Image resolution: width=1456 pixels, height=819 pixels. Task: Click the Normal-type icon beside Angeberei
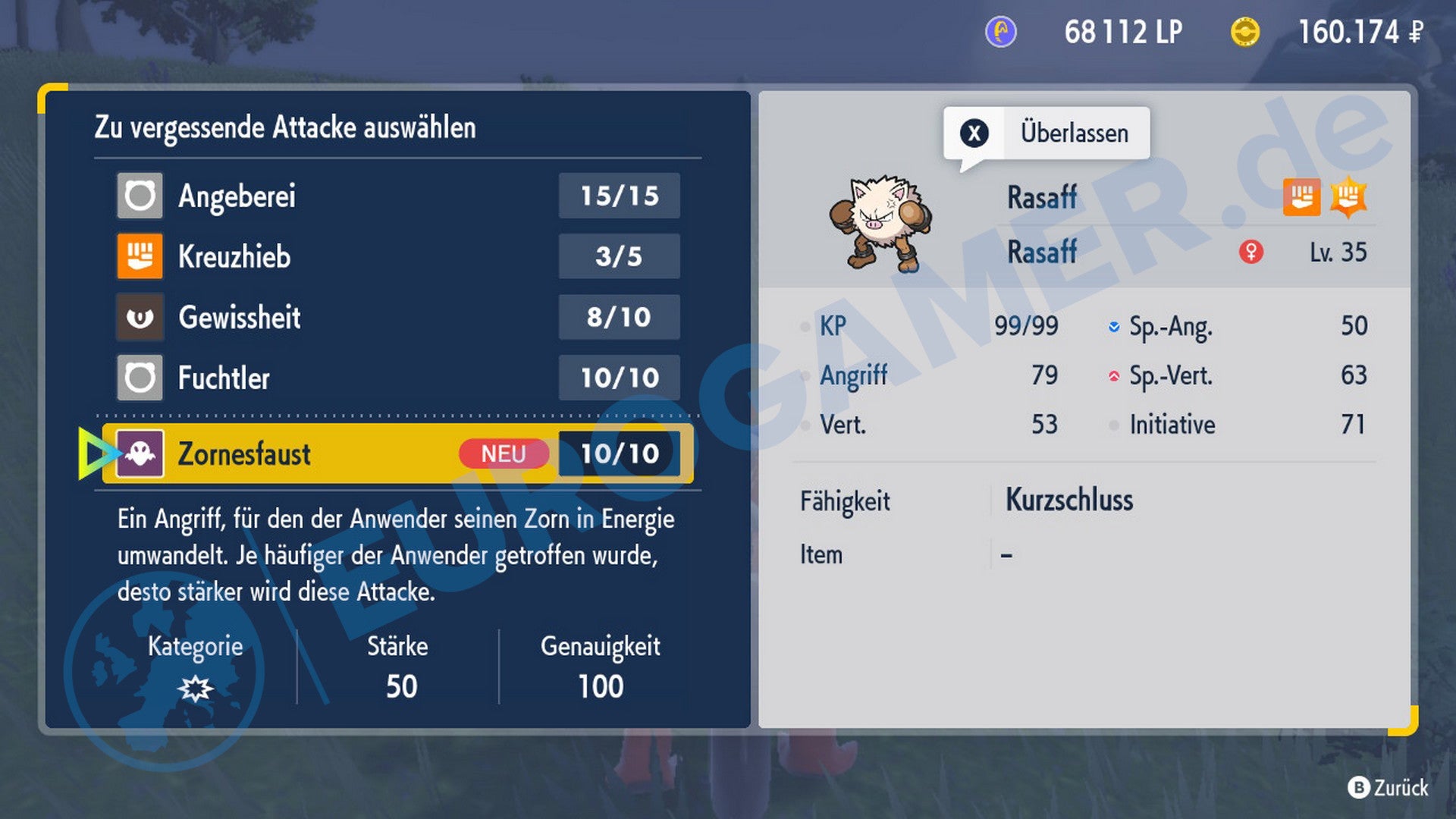(139, 195)
